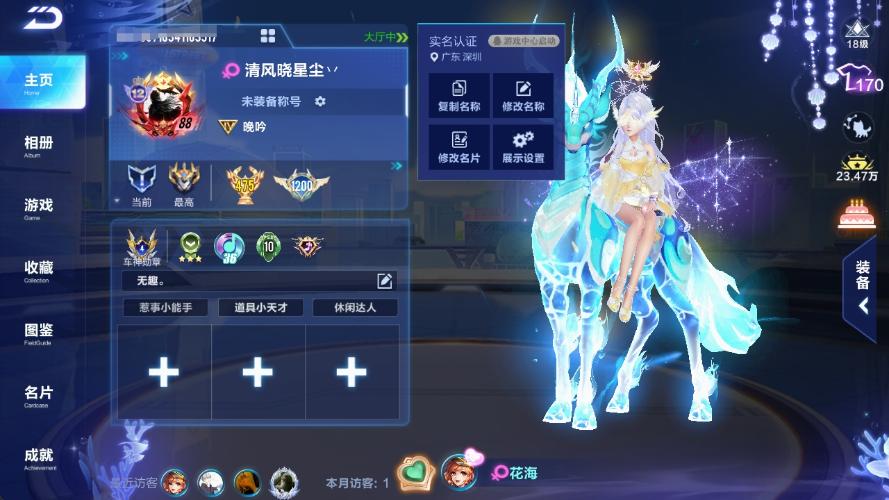889x500 pixels.
Task: Open 修改名片 edit card option
Action: pyautogui.click(x=459, y=148)
